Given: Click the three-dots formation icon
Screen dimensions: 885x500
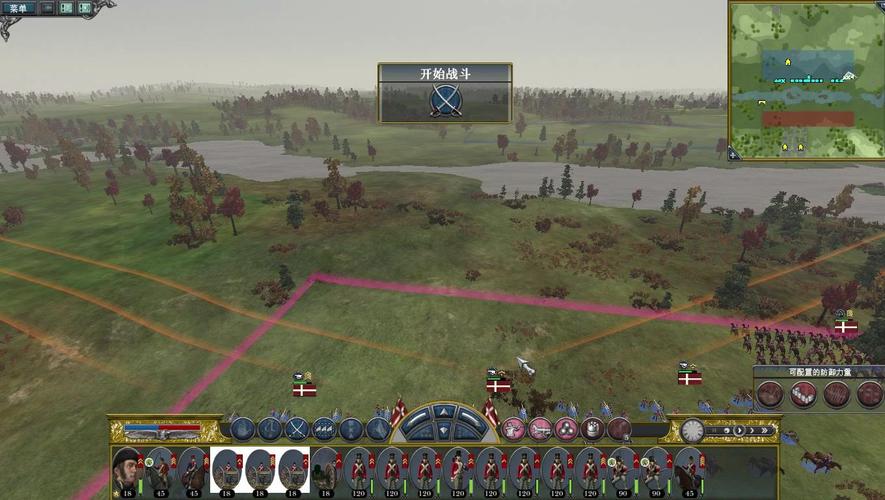Looking at the screenshot, I should pyautogui.click(x=566, y=429).
